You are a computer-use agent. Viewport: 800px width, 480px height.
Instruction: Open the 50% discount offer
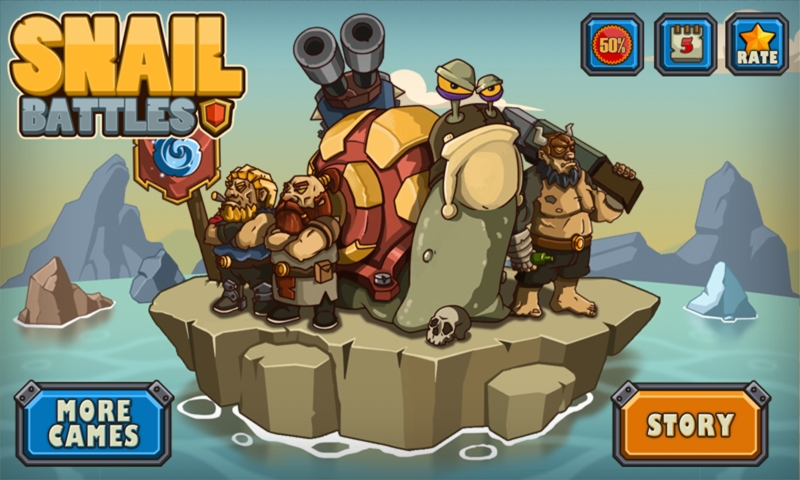611,44
